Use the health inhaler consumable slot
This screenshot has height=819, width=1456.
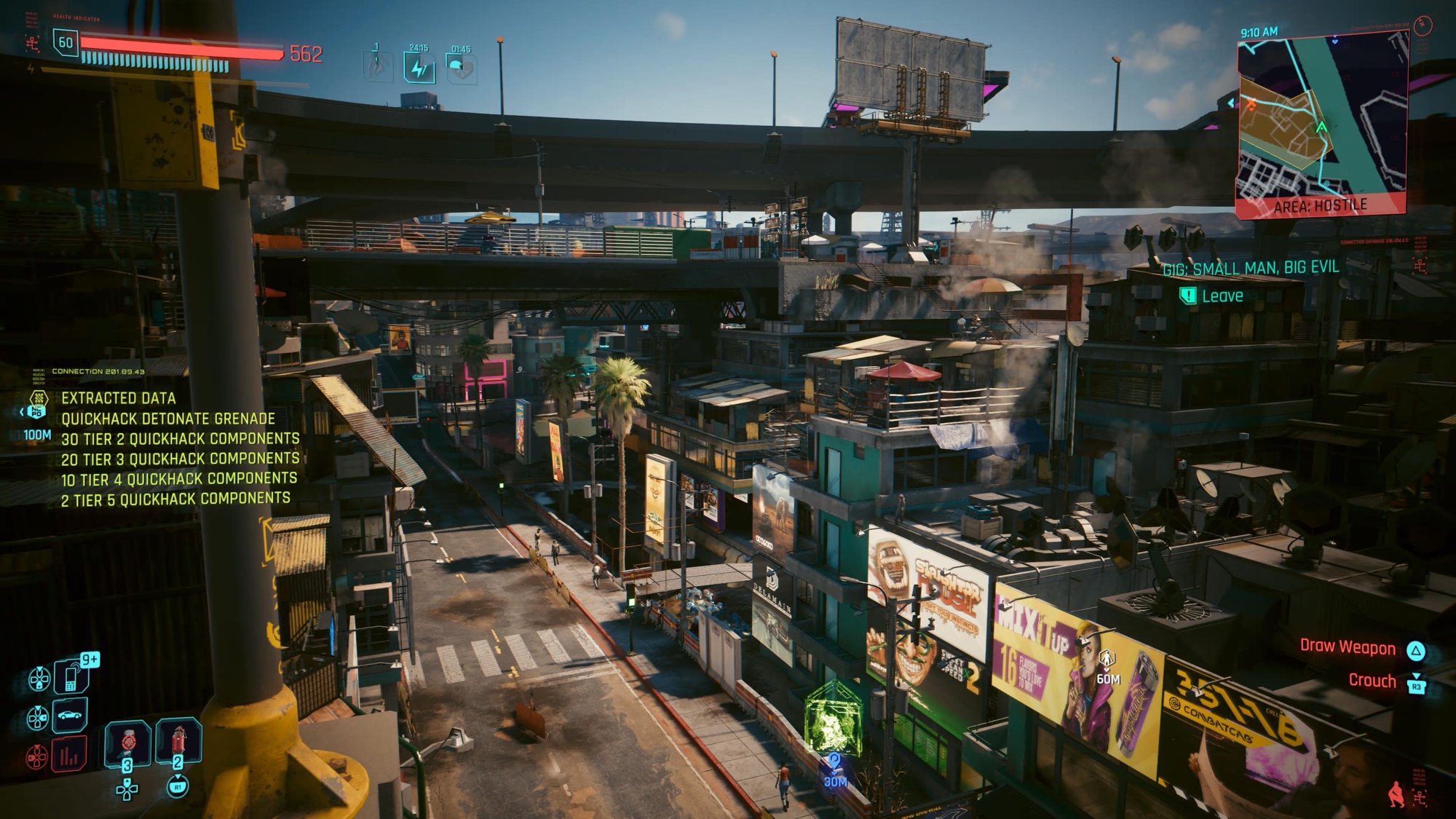tap(128, 744)
